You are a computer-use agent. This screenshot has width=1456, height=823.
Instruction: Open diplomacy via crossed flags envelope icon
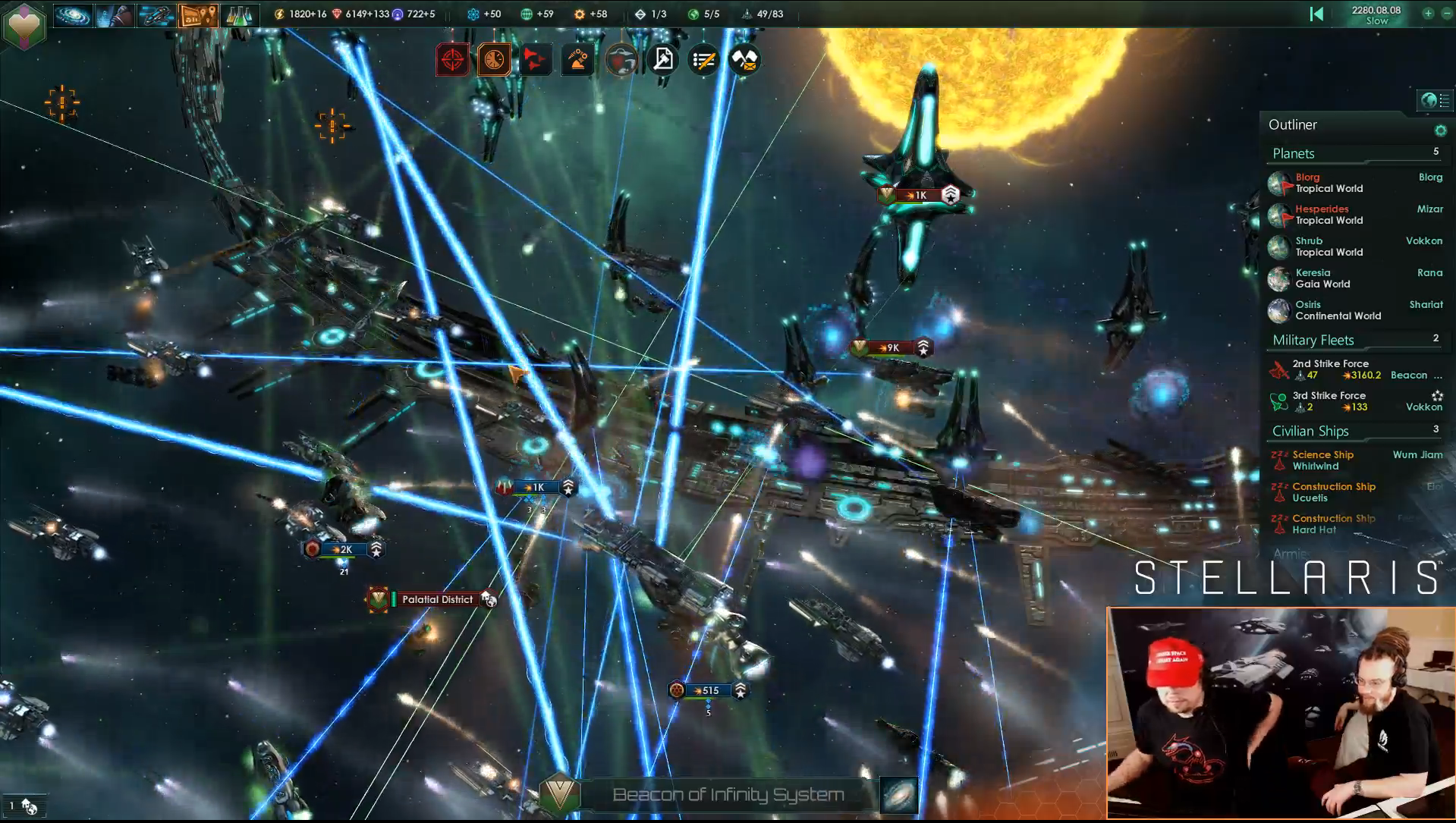pos(744,60)
